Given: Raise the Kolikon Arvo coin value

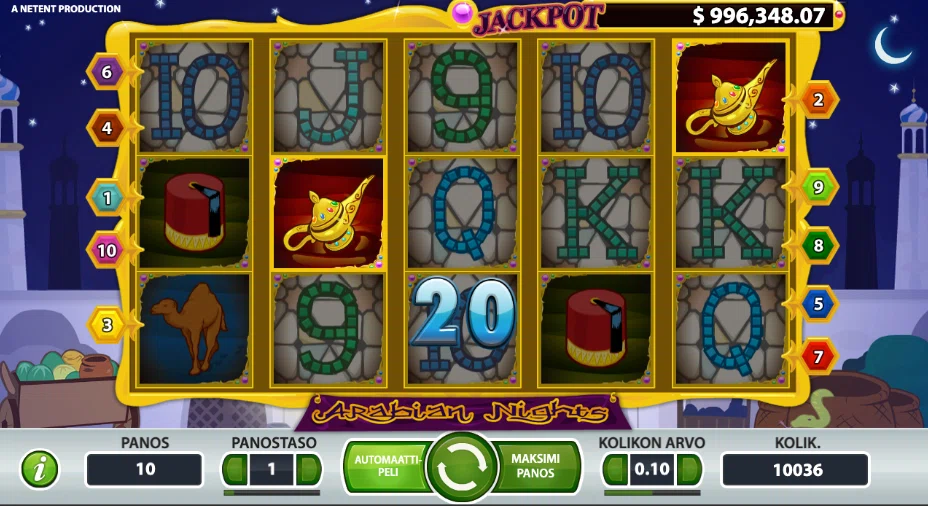Looking at the screenshot, I should click(x=689, y=469).
